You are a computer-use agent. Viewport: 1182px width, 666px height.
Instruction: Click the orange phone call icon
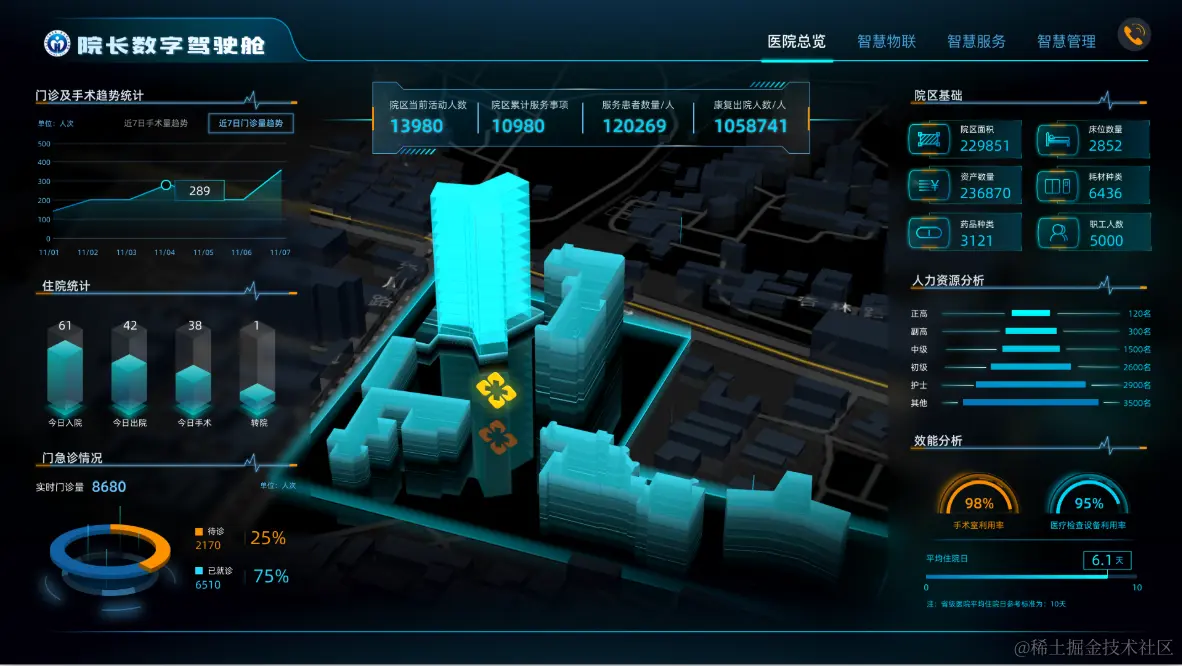tap(1134, 35)
